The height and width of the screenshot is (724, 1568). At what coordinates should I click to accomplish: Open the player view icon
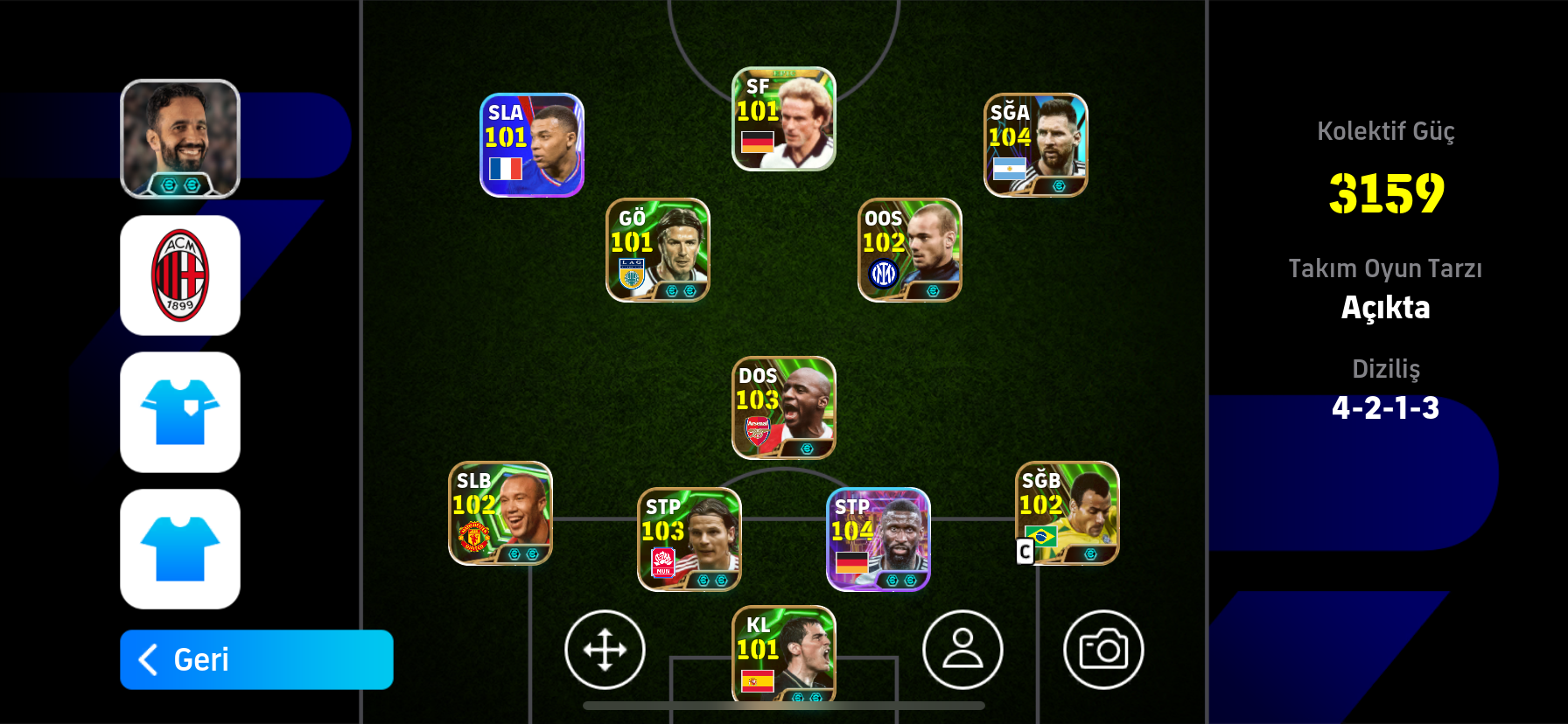[962, 651]
